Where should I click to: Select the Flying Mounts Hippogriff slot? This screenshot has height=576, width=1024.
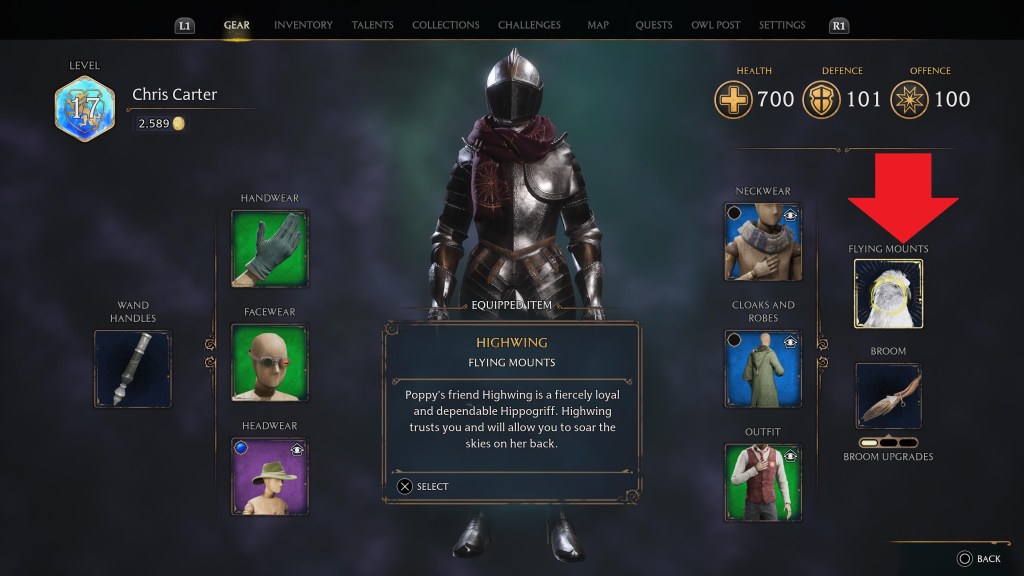888,293
